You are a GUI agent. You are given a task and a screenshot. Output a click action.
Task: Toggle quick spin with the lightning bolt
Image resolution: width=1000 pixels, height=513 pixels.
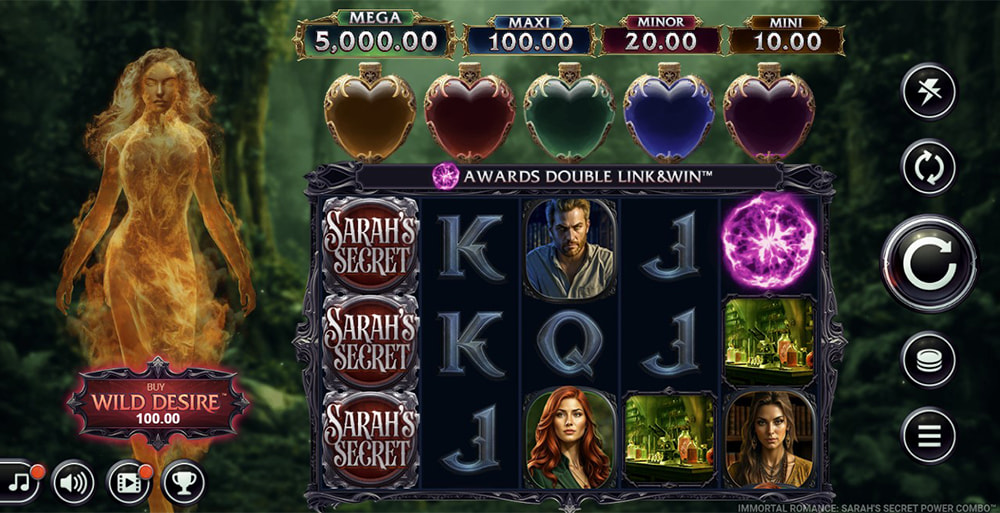pos(929,92)
